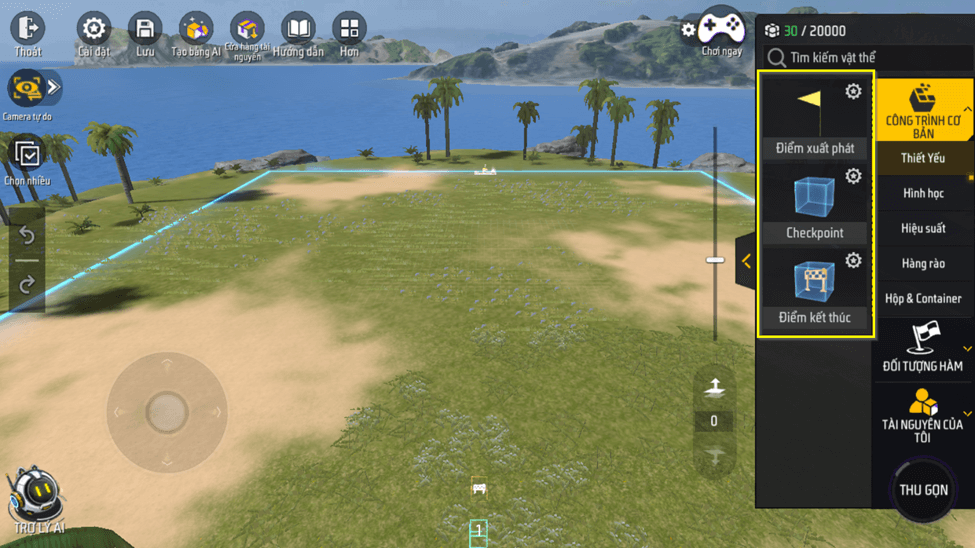Viewport: 975px width, 548px height.
Task: Choose the Checkpoint cube object
Action: click(814, 202)
